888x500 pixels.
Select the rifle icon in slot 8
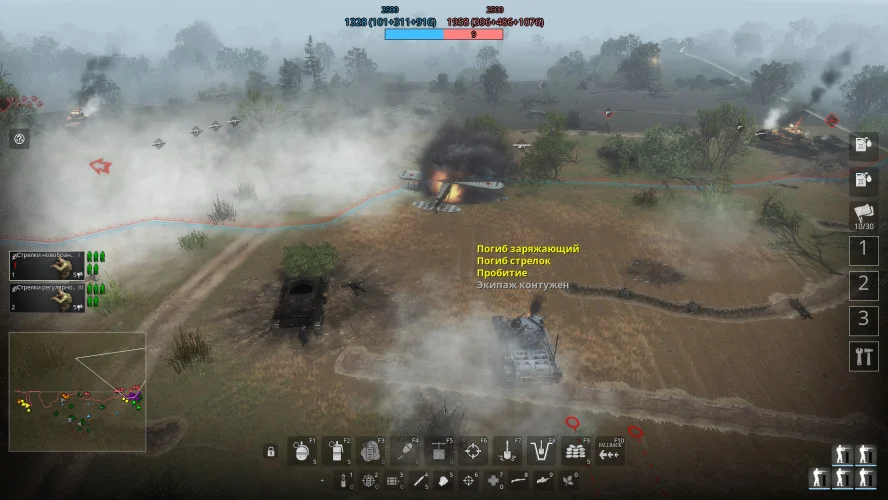click(x=519, y=481)
